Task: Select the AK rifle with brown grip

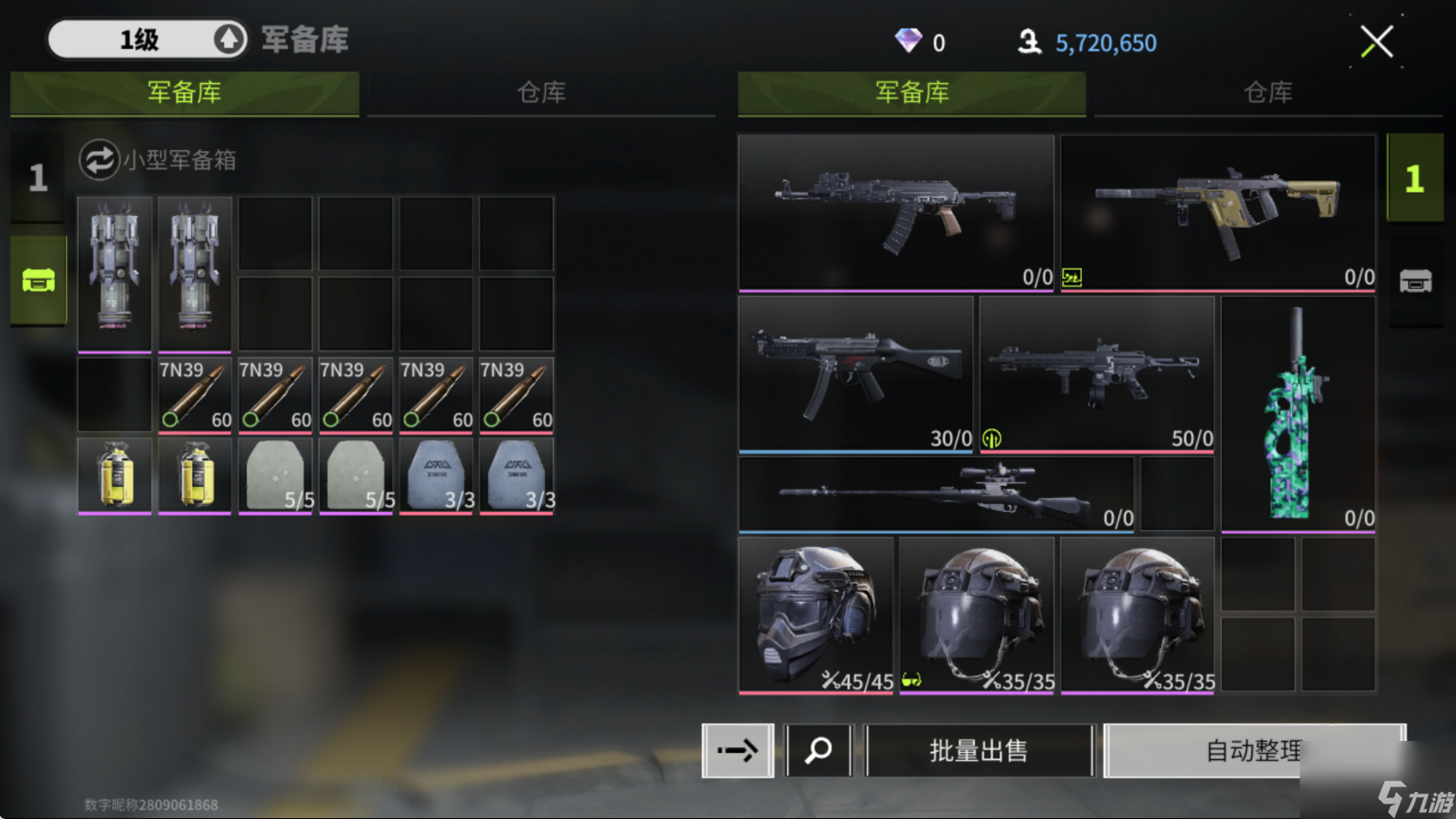Action: pos(895,213)
